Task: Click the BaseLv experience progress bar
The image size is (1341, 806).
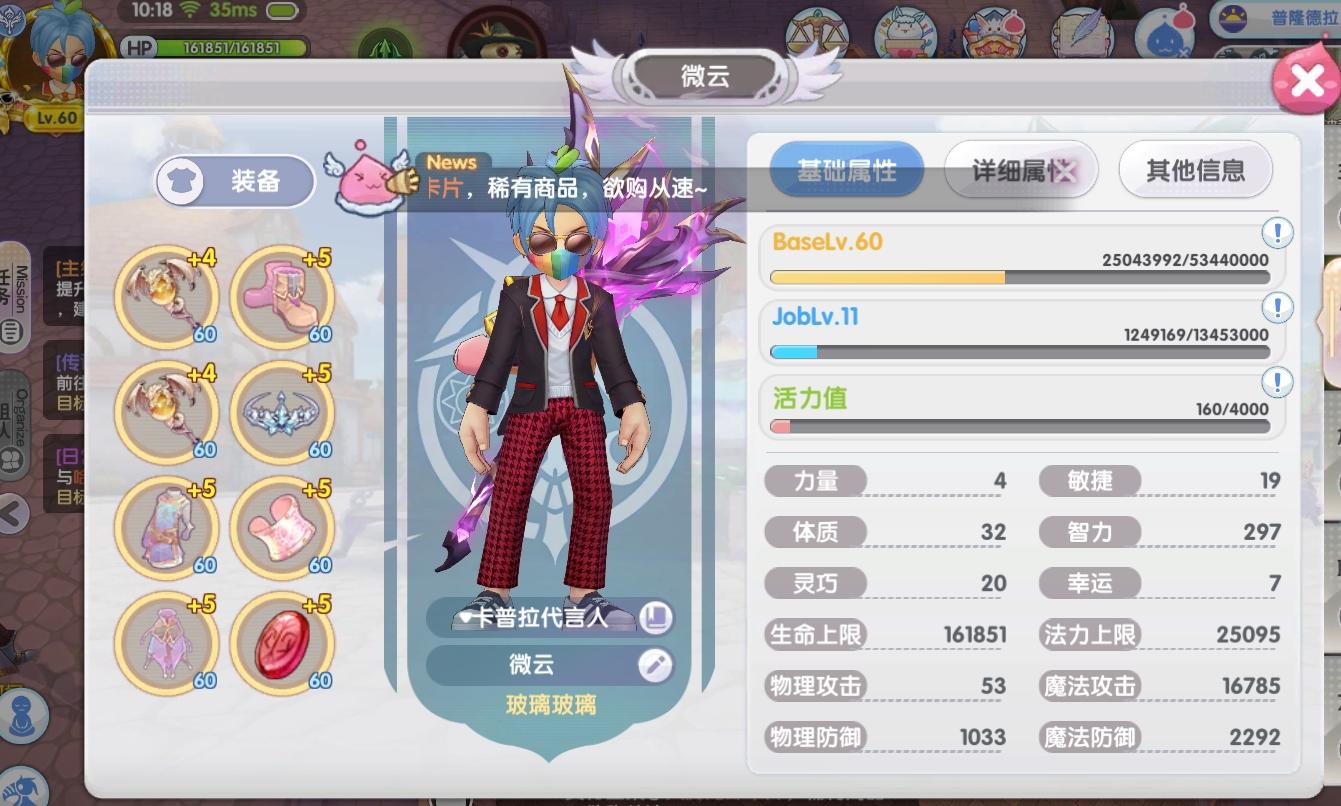Action: click(1019, 276)
